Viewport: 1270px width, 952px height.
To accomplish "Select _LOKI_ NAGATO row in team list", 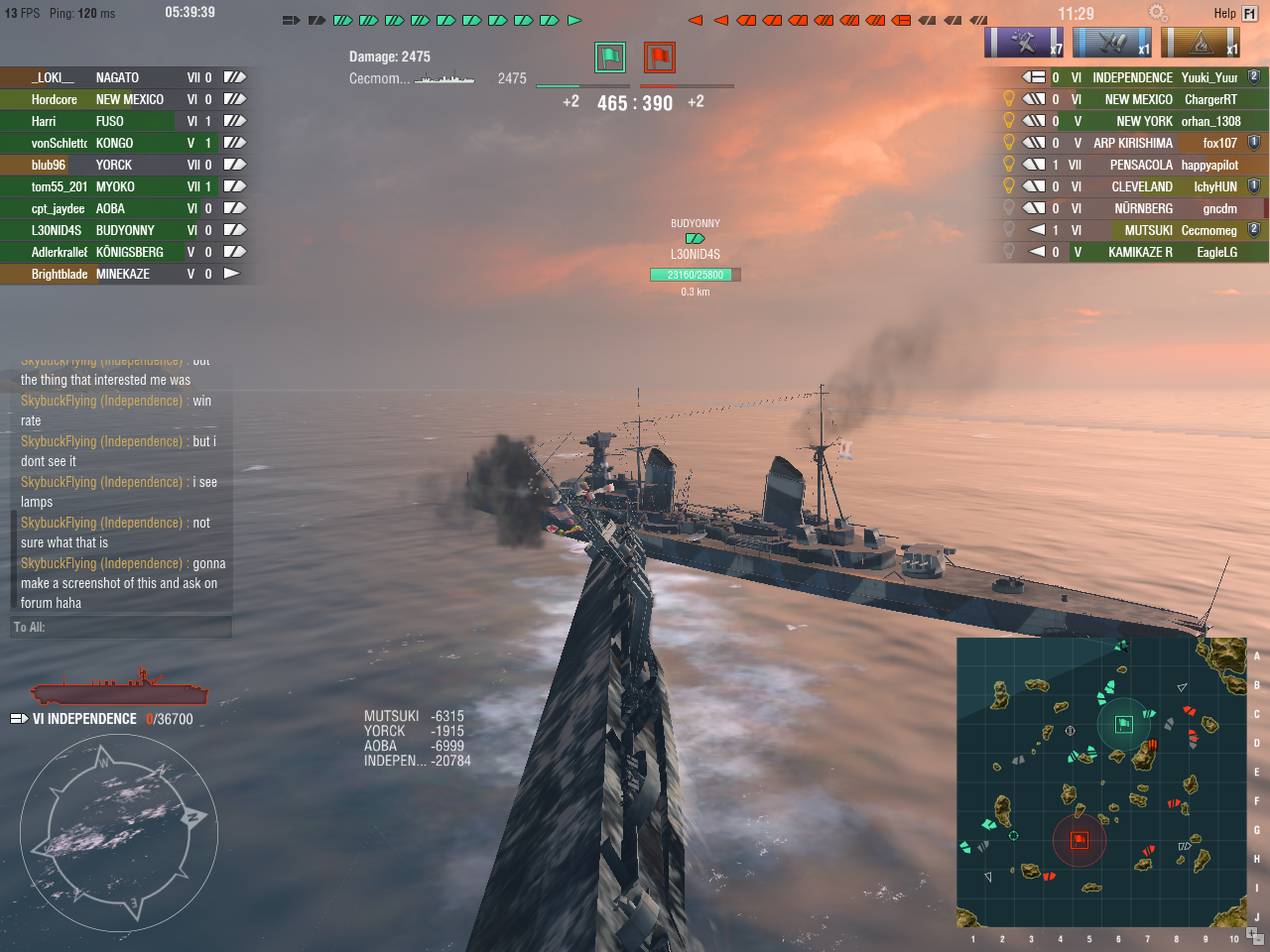I will [123, 77].
